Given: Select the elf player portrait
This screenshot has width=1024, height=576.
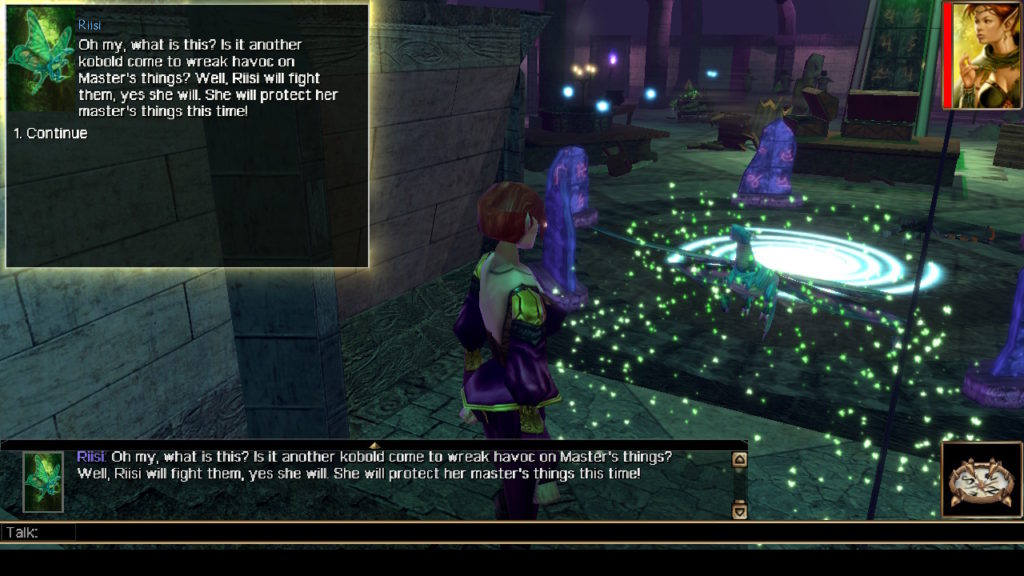Looking at the screenshot, I should 986,55.
